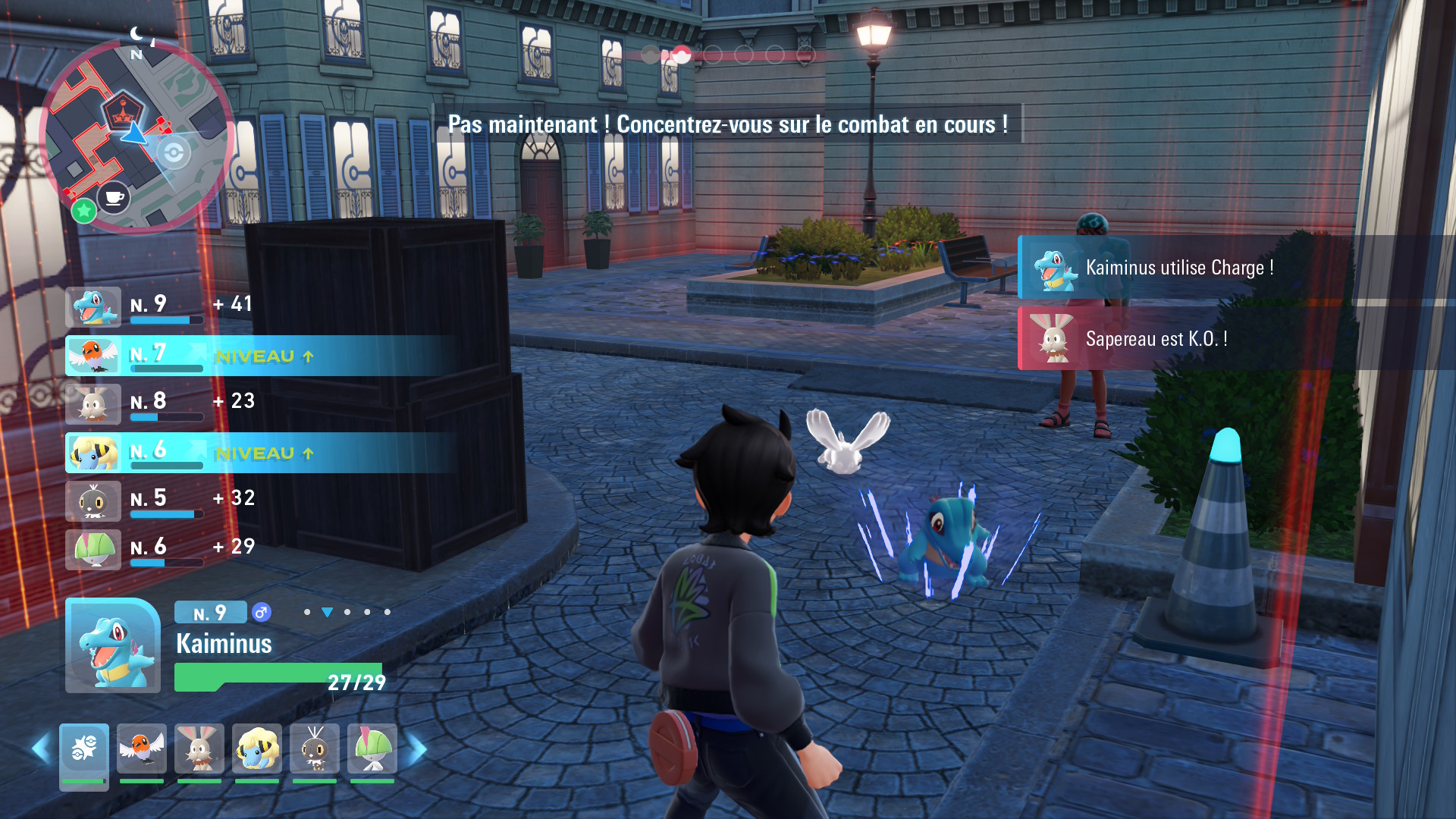Click the 'Kaiminus utilise Charge' notification

pyautogui.click(x=1175, y=268)
